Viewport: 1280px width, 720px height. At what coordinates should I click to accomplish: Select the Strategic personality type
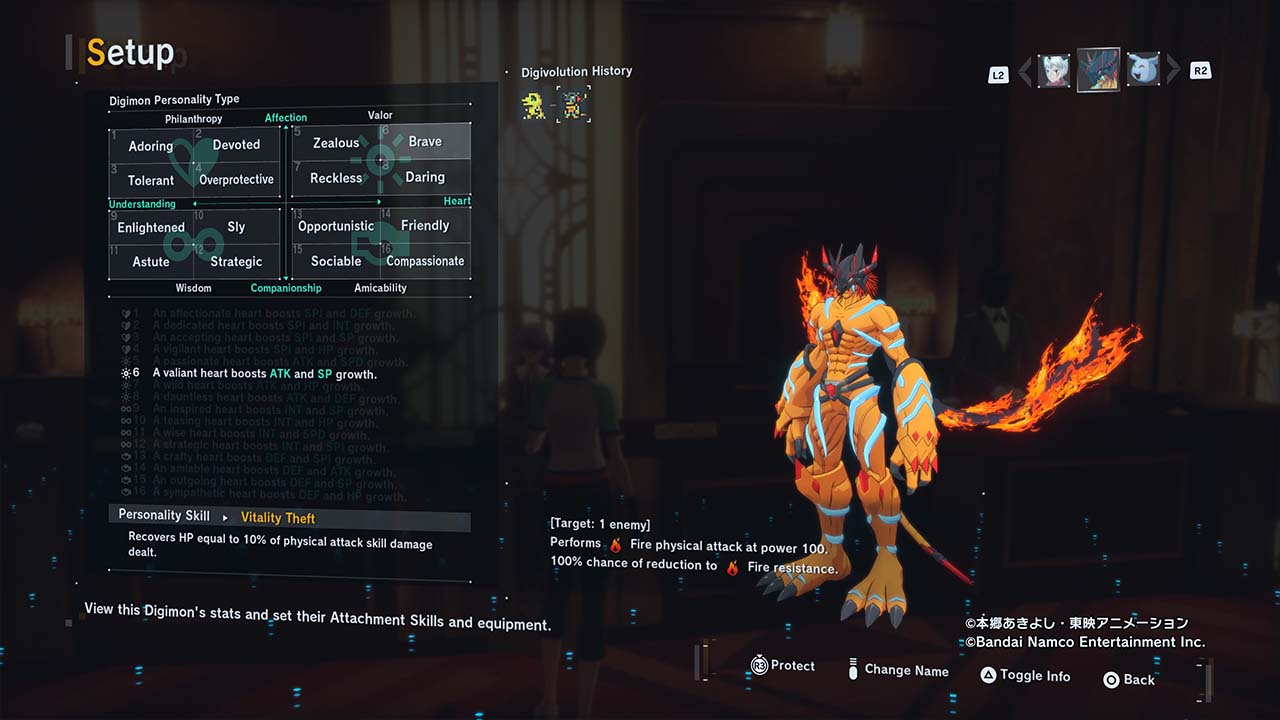tap(236, 262)
